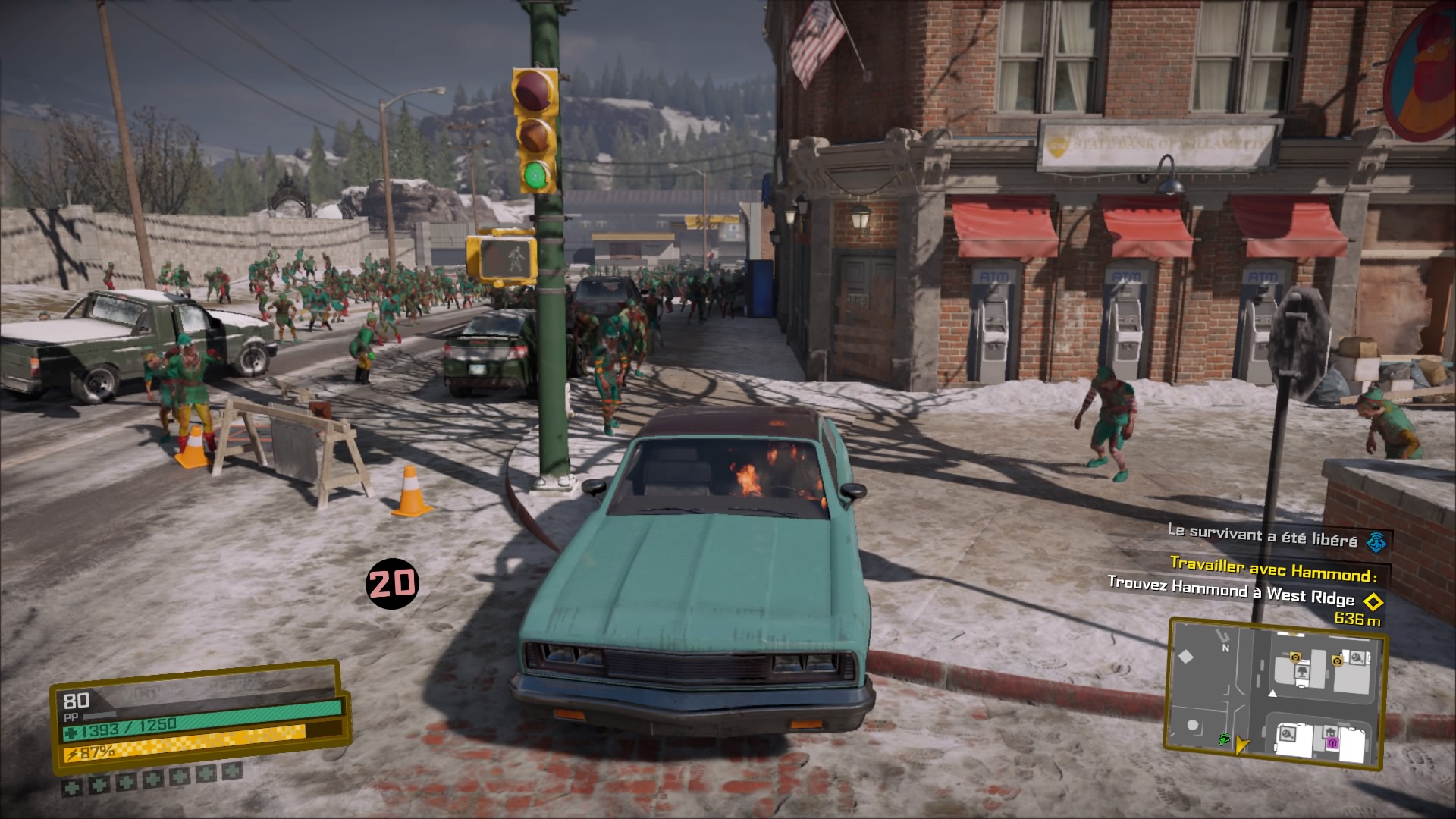The width and height of the screenshot is (1456, 819).
Task: Select the magenta shelter marker on the minimap
Action: (x=1333, y=743)
